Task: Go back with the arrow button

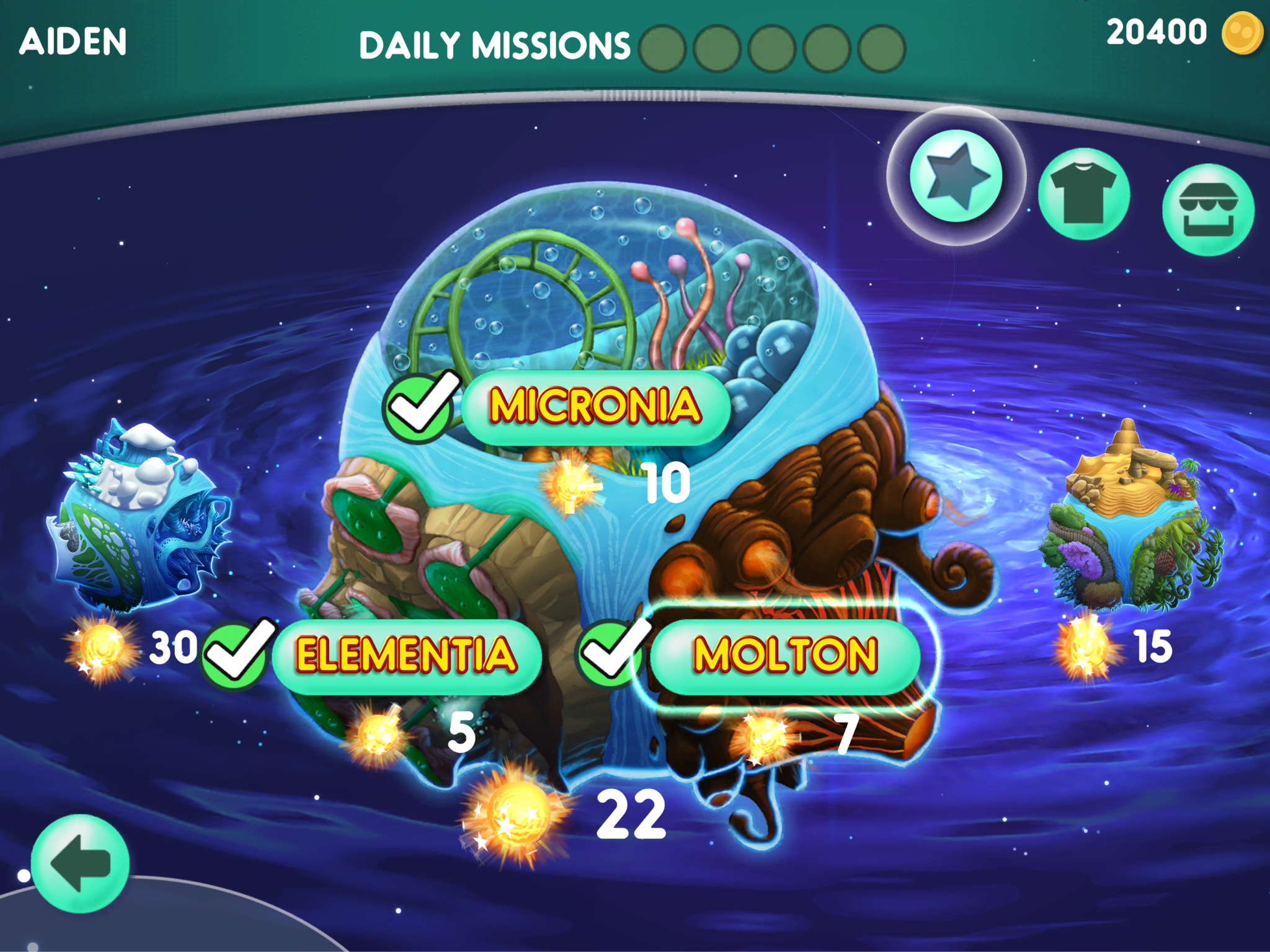Action: point(81,863)
